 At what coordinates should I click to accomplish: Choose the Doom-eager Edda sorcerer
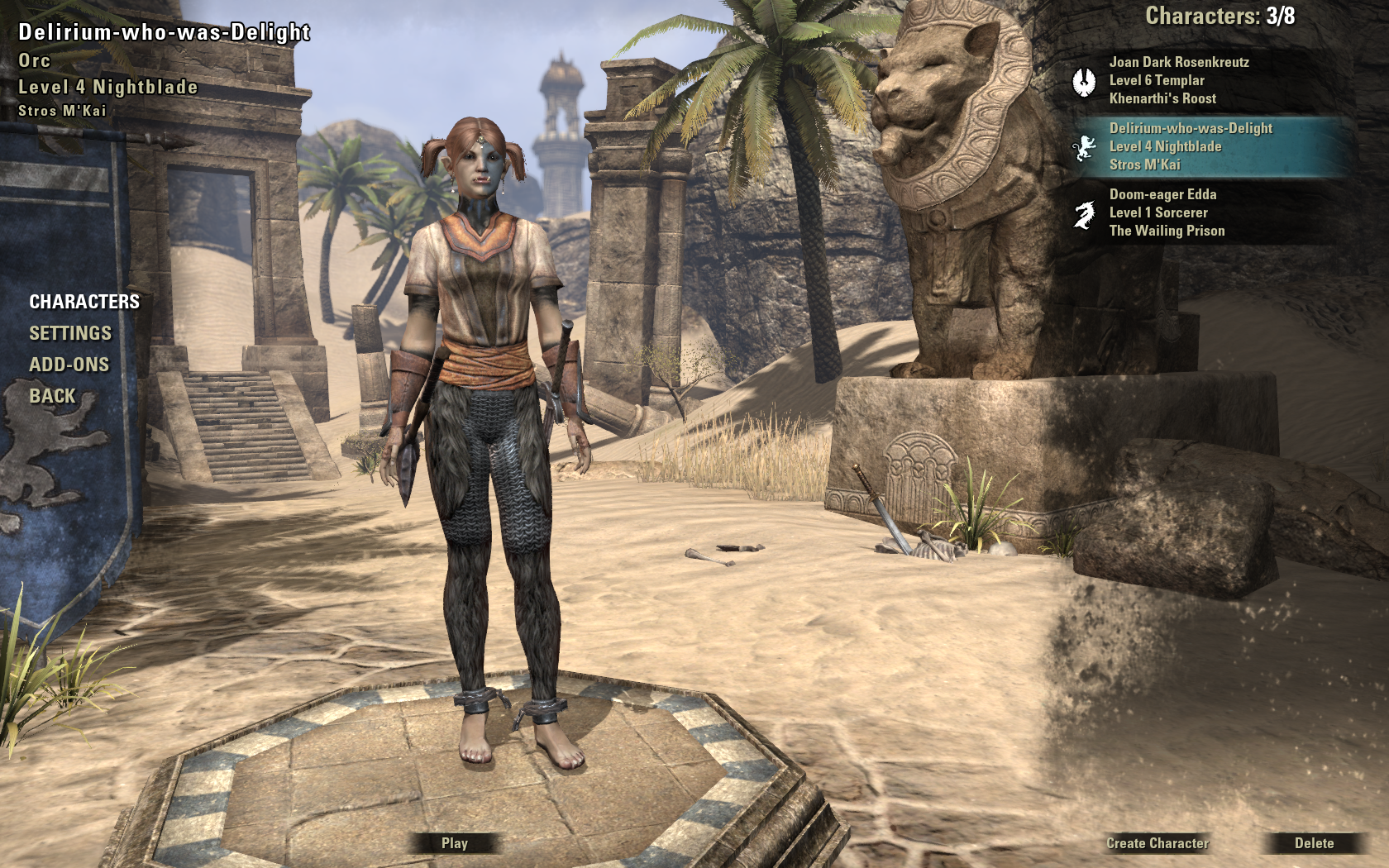[x=1166, y=212]
